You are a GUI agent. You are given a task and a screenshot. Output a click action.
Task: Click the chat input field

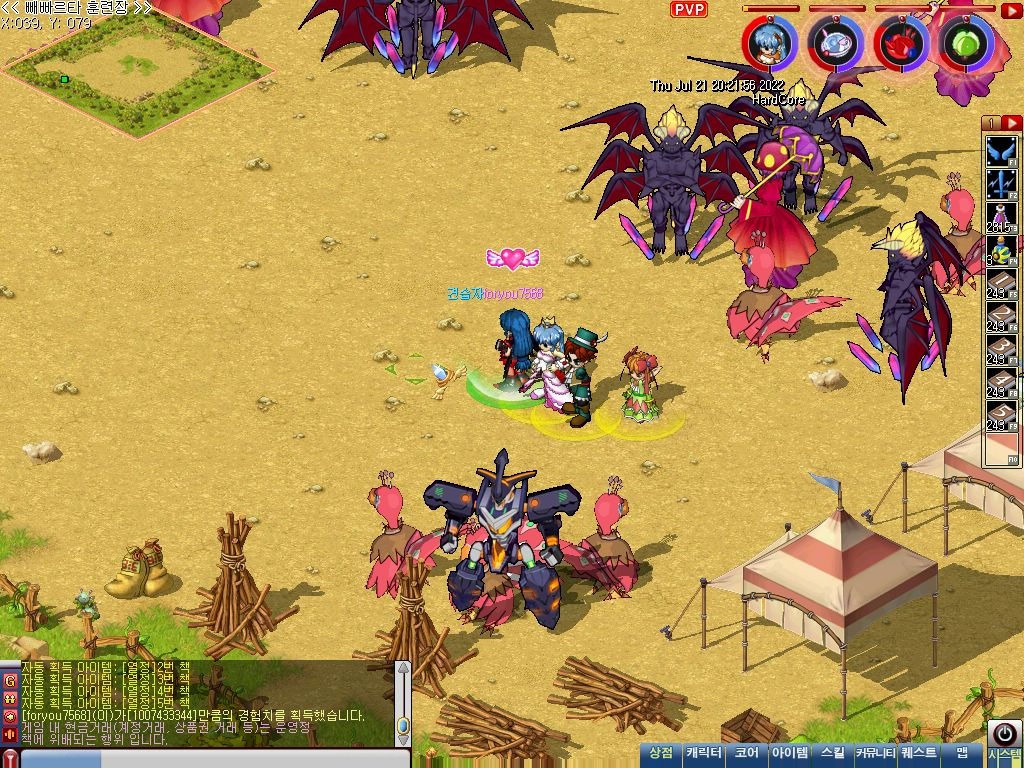coord(200,759)
